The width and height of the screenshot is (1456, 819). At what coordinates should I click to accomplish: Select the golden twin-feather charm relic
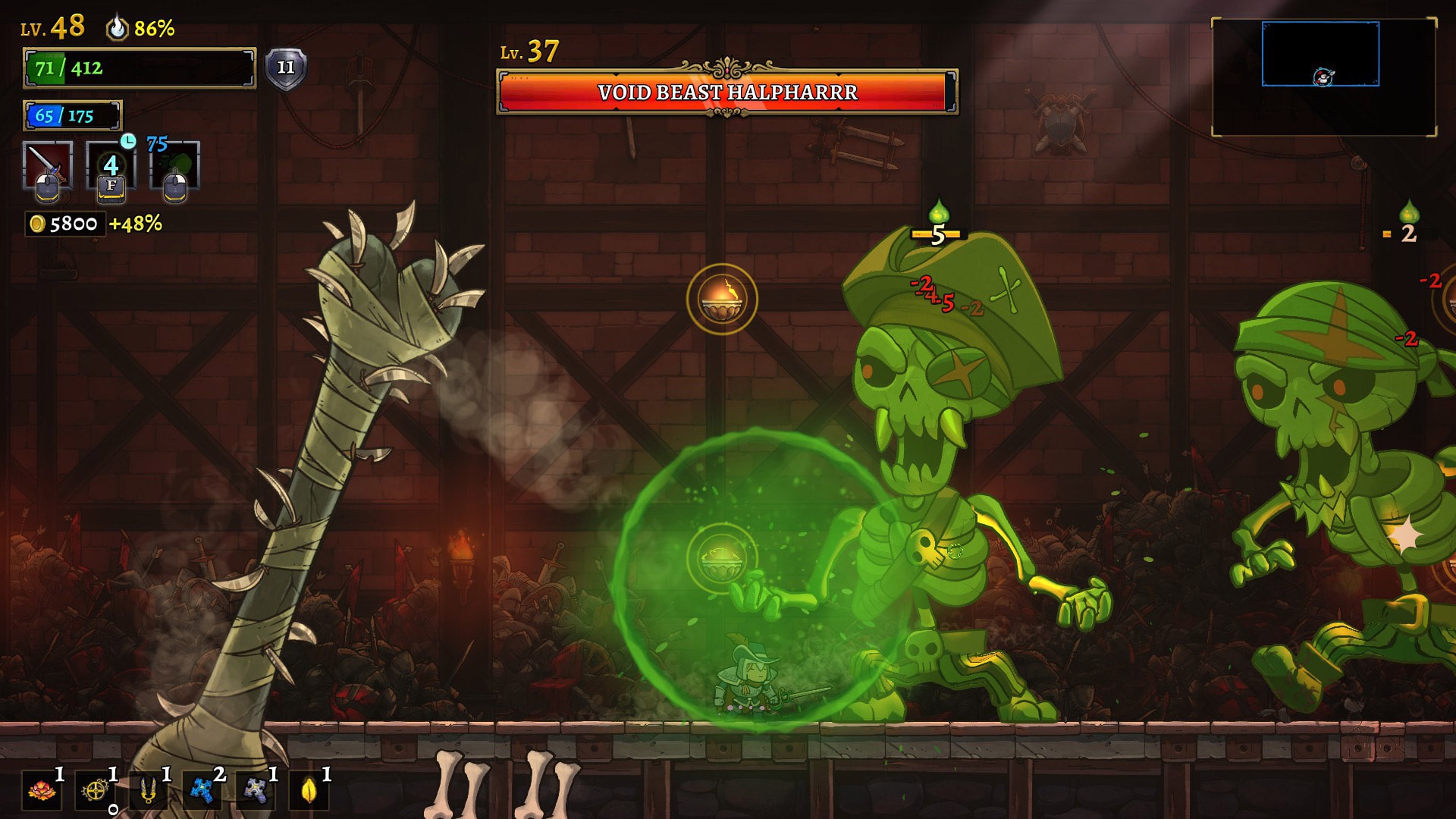[149, 791]
